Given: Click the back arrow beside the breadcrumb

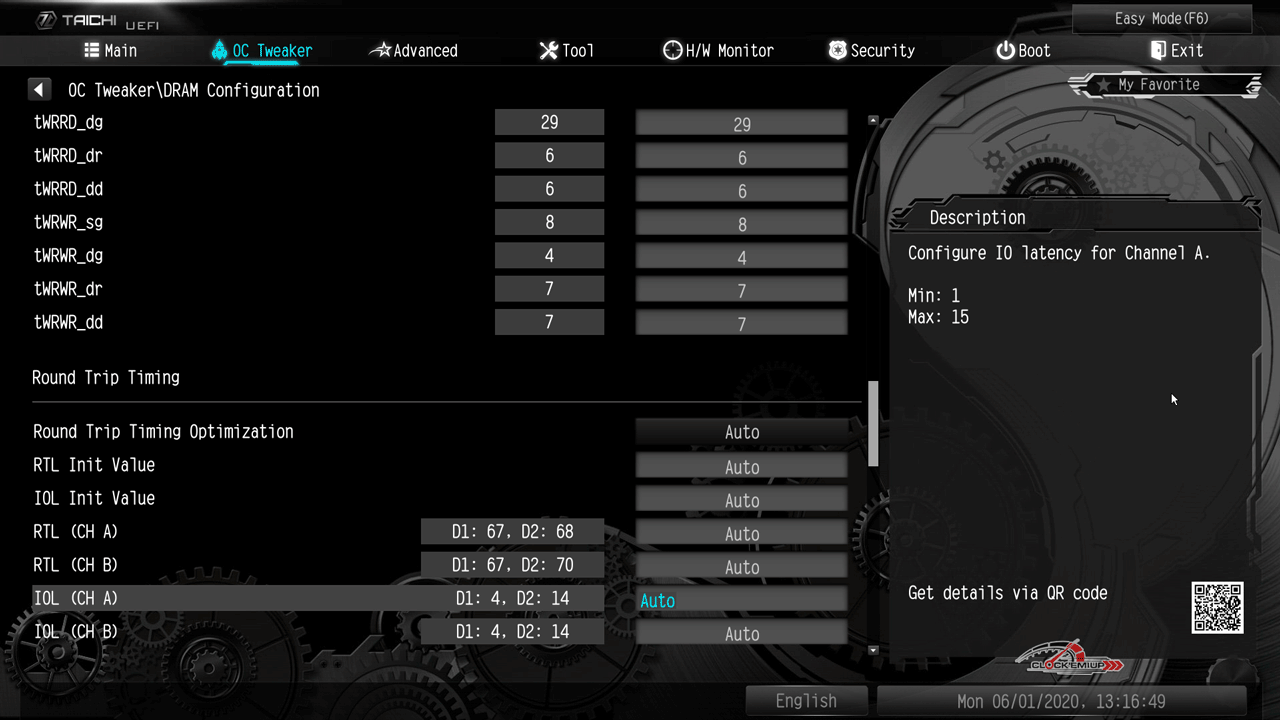Looking at the screenshot, I should point(39,90).
